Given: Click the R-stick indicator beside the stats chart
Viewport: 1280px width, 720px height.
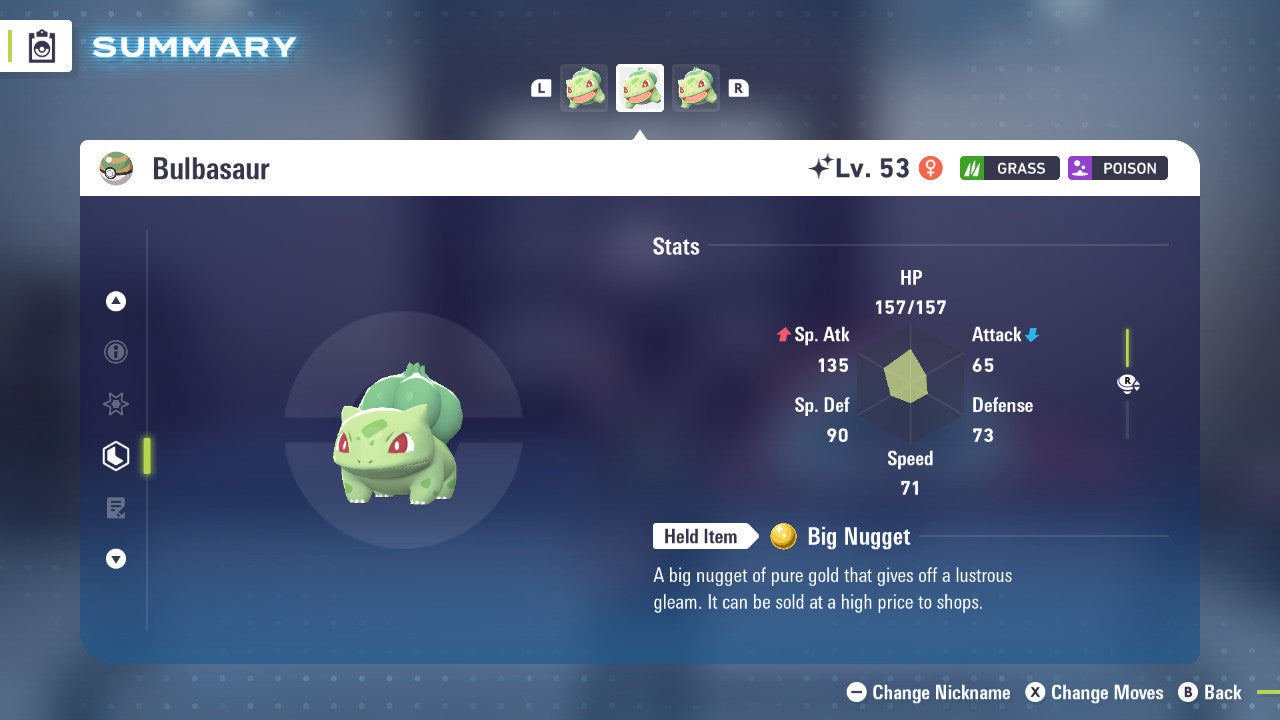Looking at the screenshot, I should (x=1128, y=383).
